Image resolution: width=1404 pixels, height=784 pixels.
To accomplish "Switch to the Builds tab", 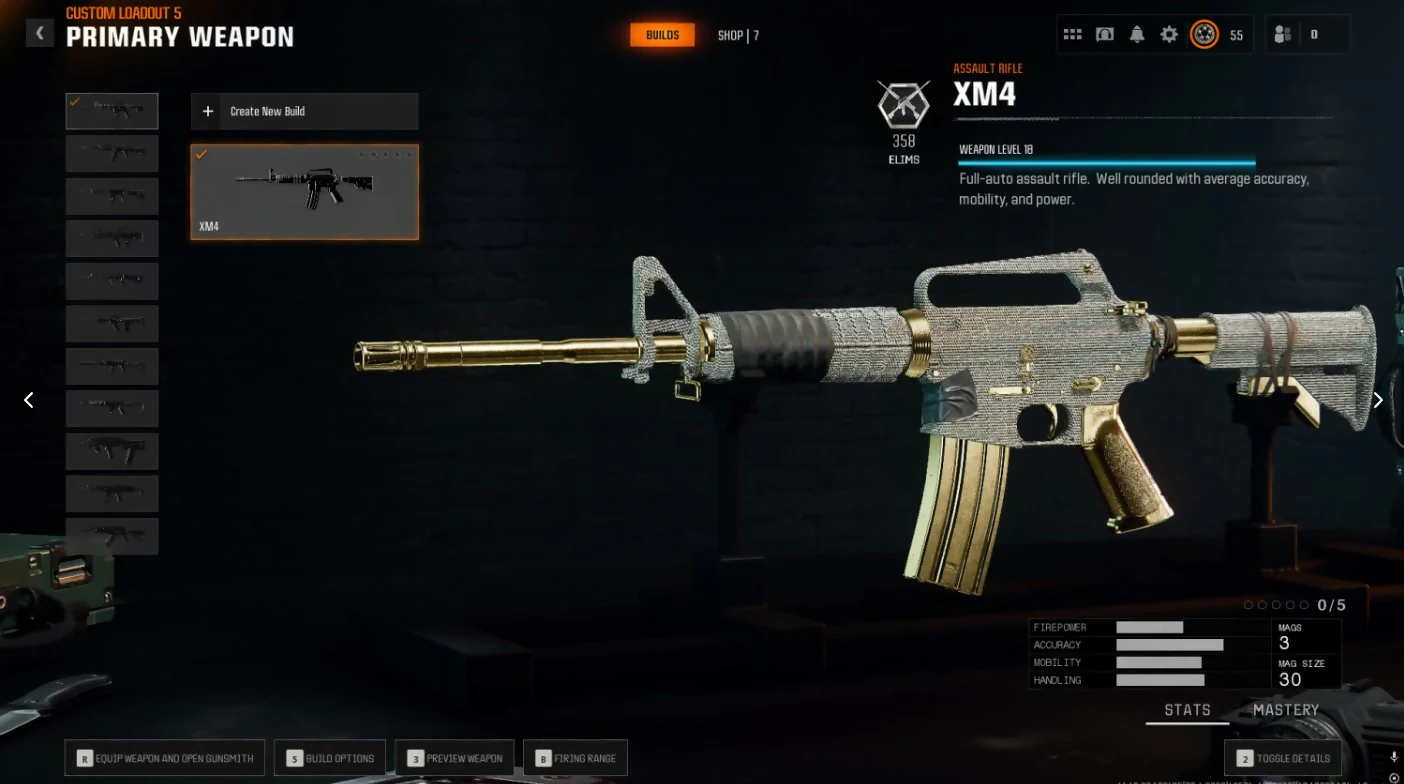I will coord(662,35).
